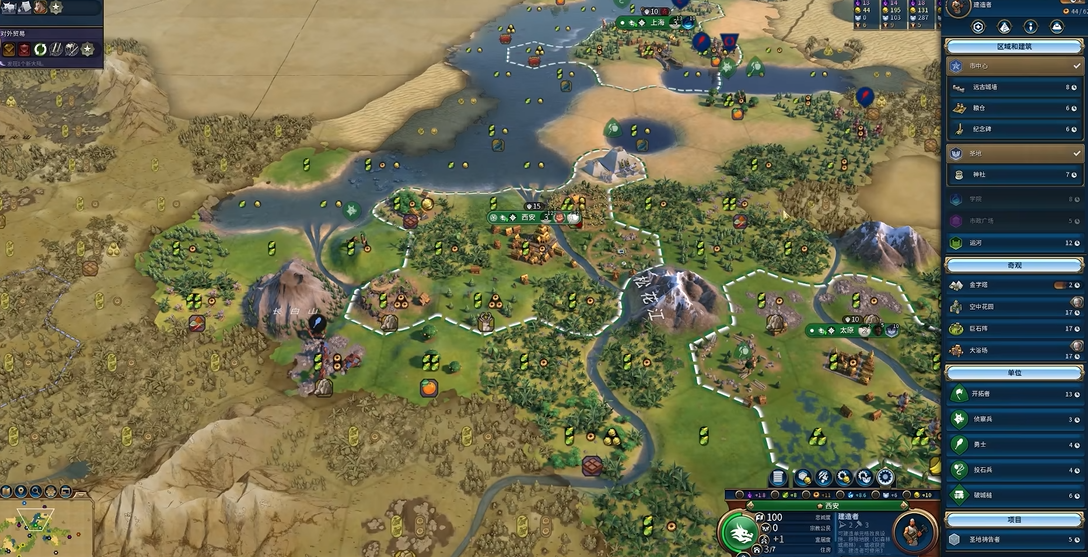Train a 开拓者 (Settler) unit

[1010, 393]
